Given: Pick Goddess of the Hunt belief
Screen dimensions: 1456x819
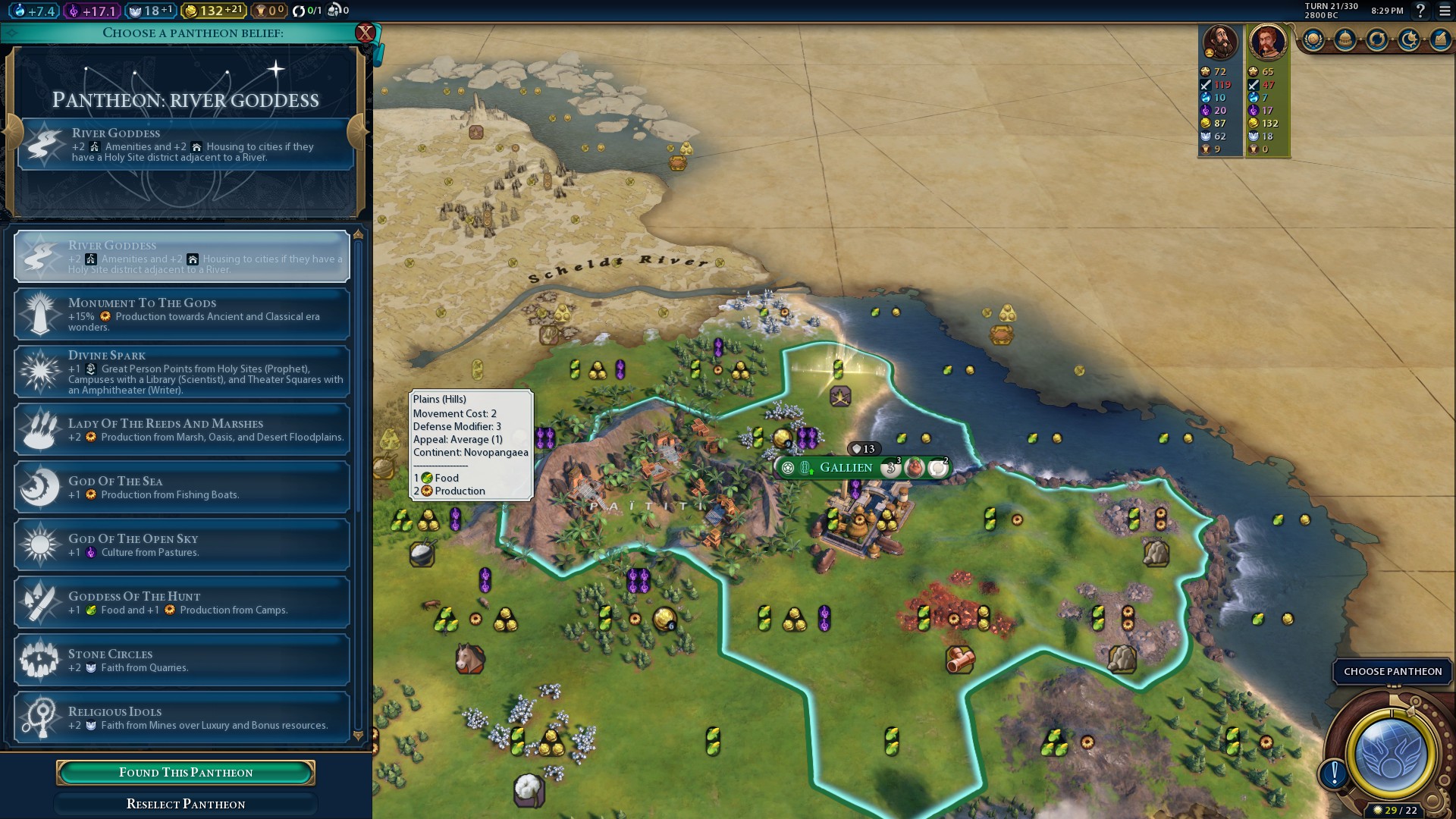Looking at the screenshot, I should [182, 602].
